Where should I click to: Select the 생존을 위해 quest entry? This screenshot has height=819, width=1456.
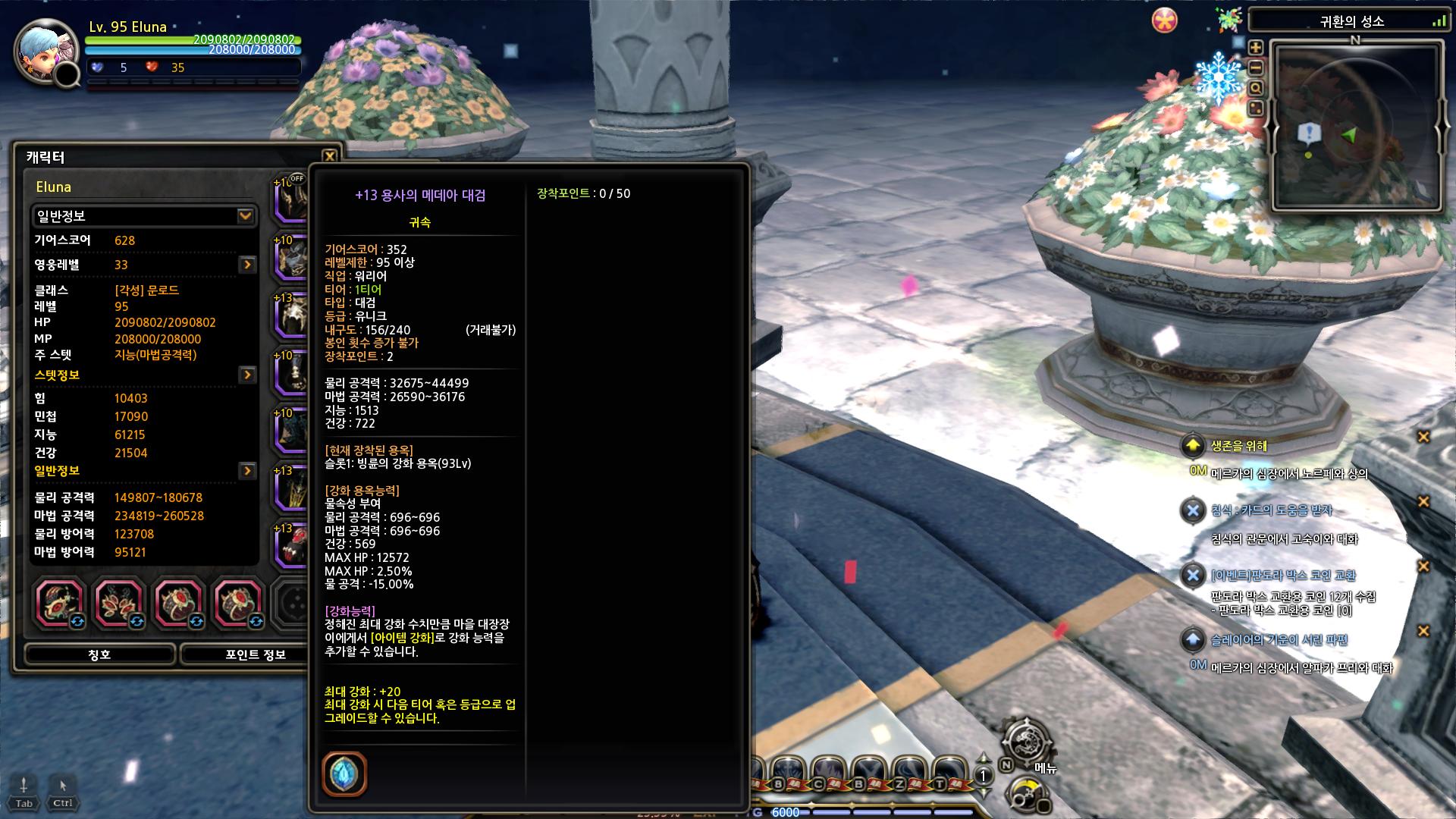click(1238, 446)
